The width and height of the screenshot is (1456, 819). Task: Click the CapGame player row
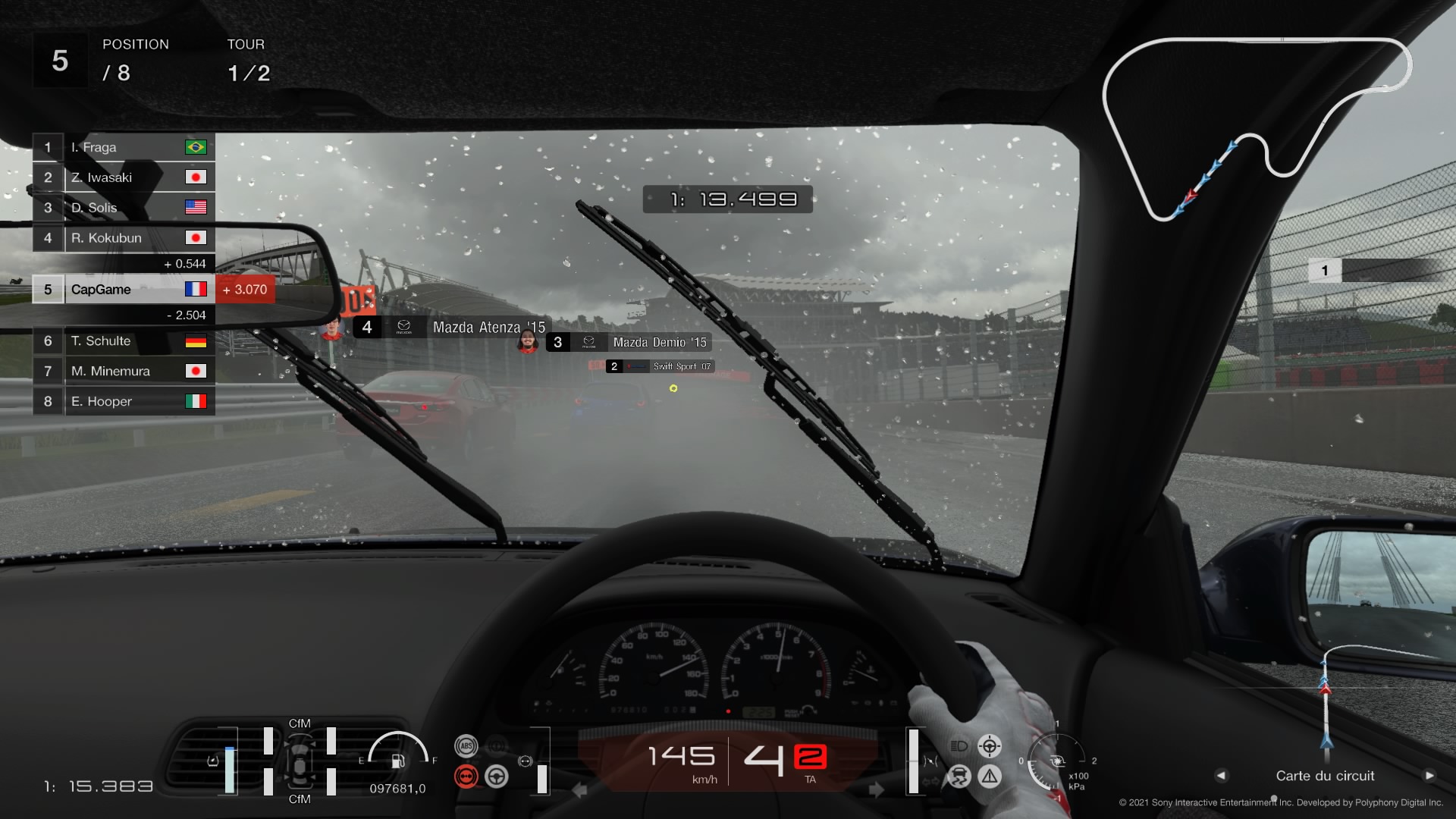pos(124,290)
